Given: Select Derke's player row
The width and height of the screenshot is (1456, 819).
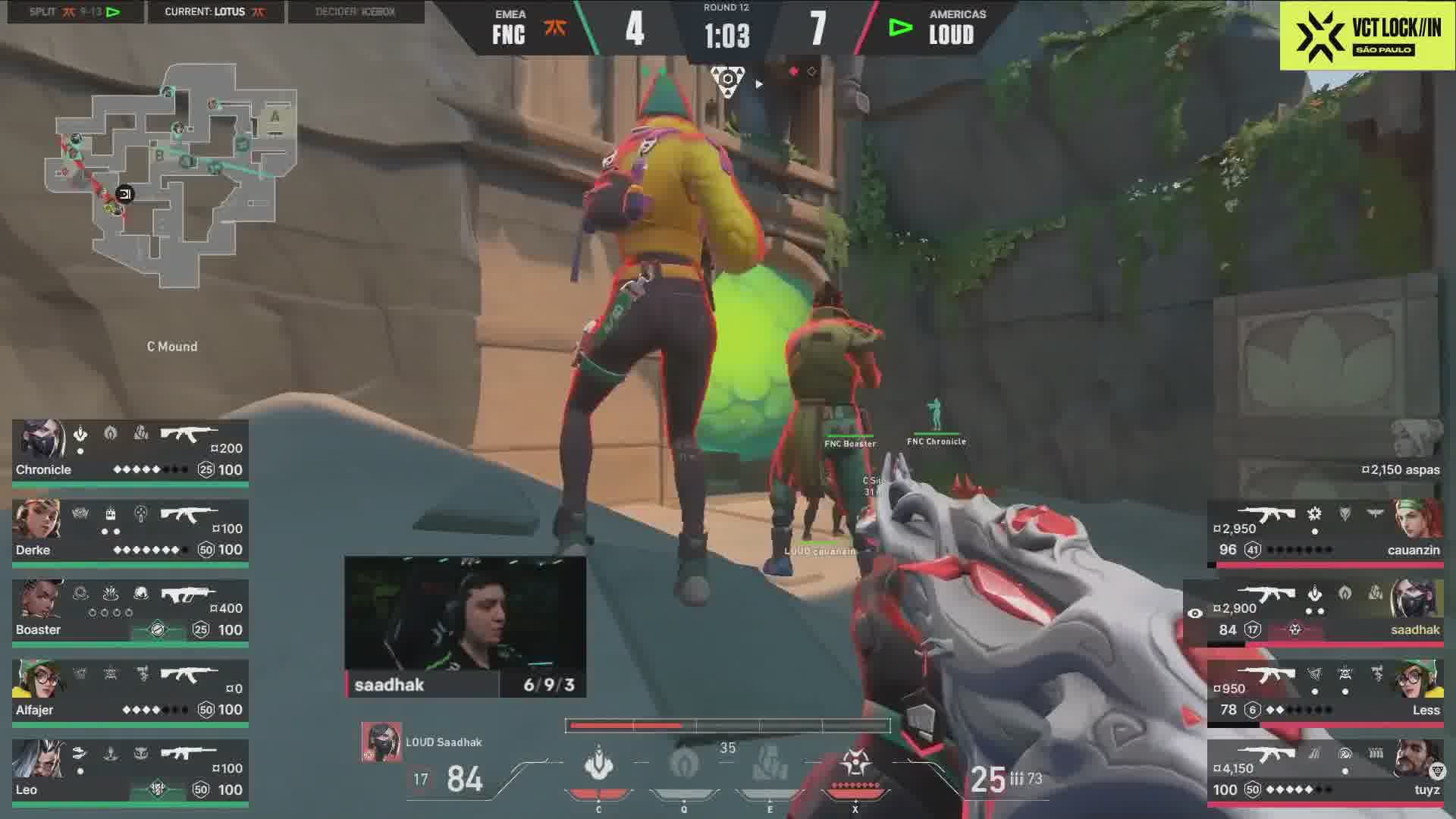Looking at the screenshot, I should coord(130,532).
